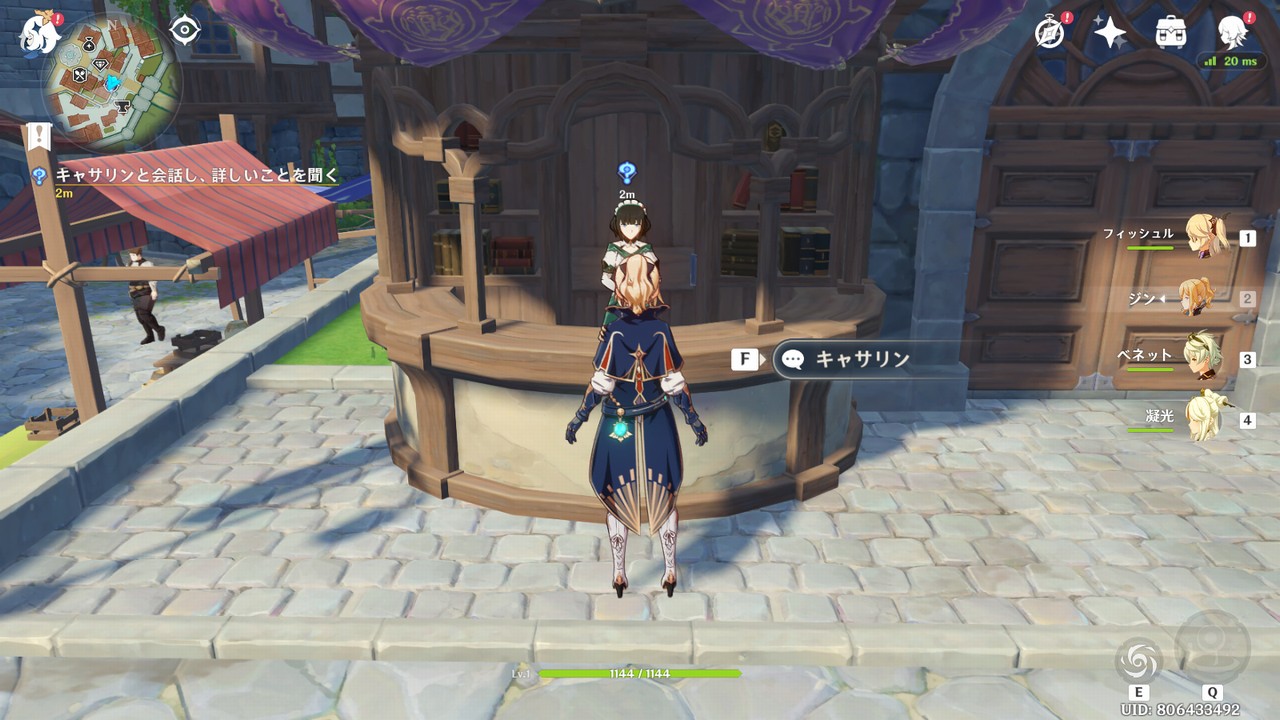The width and height of the screenshot is (1280, 720).
Task: Open the quest journal bookmark icon
Action: click(x=39, y=137)
